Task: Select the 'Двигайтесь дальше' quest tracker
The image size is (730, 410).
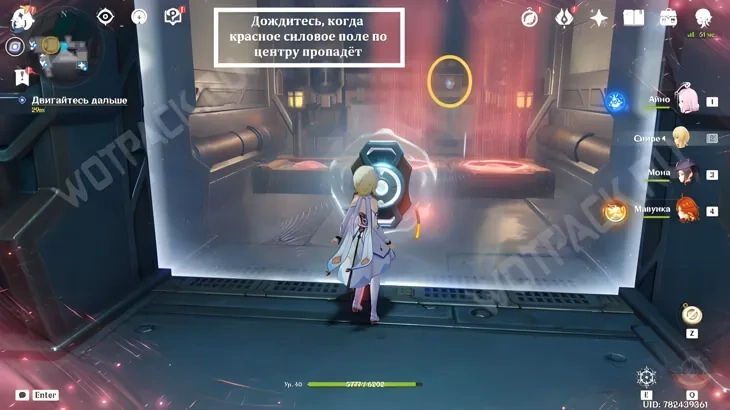Action: coord(88,100)
